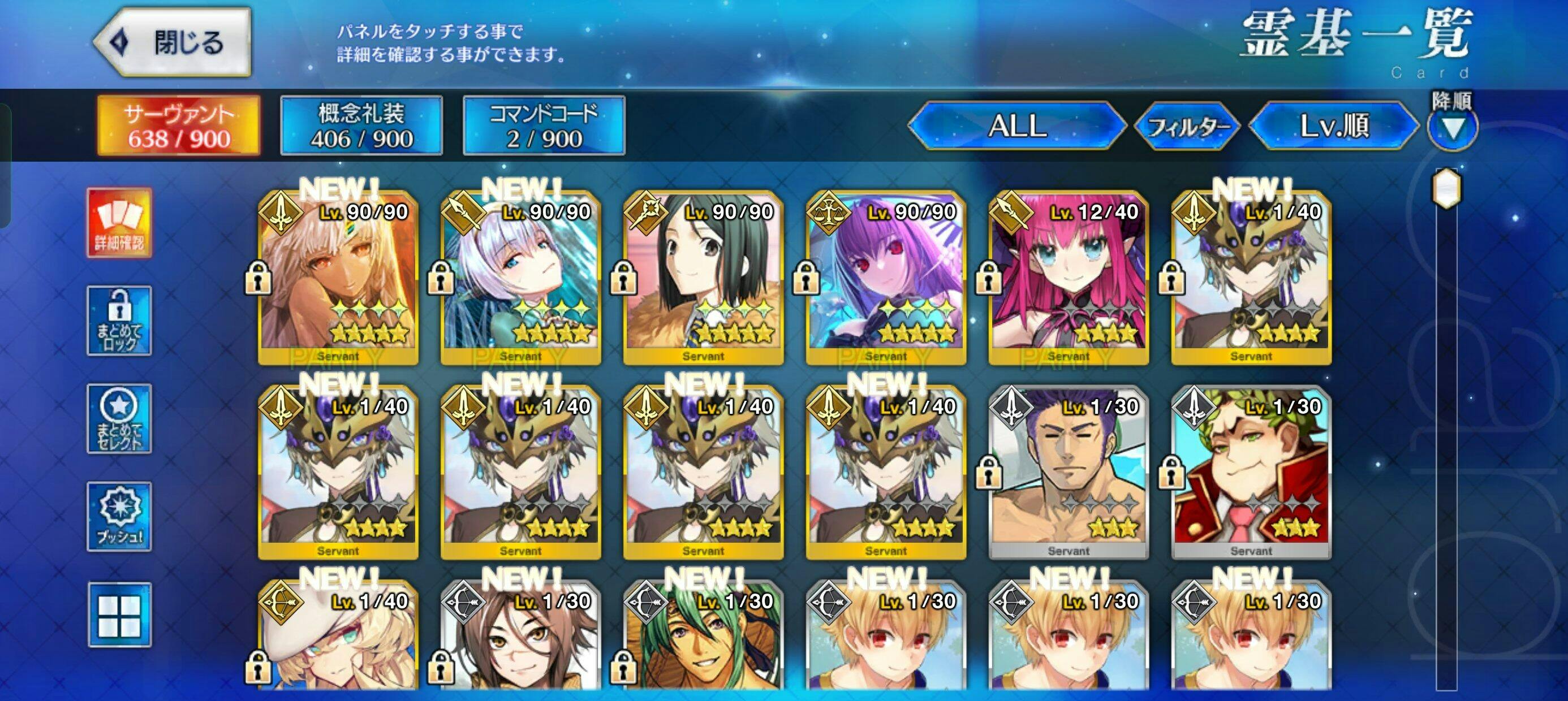This screenshot has width=1568, height=701.
Task: Select the pink-haired Lv.12/40 servant card
Action: 1069,278
